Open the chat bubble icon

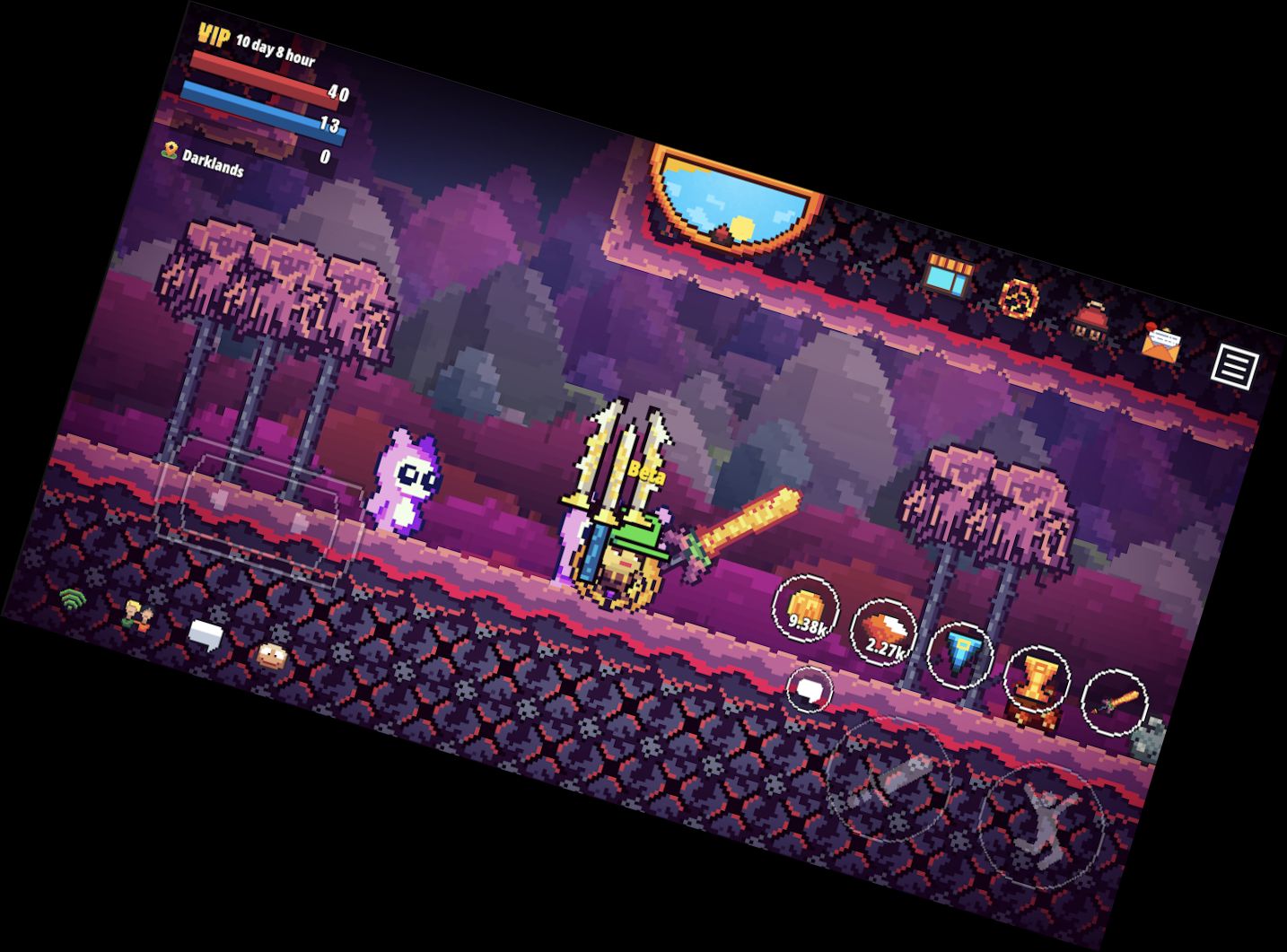pos(206,633)
